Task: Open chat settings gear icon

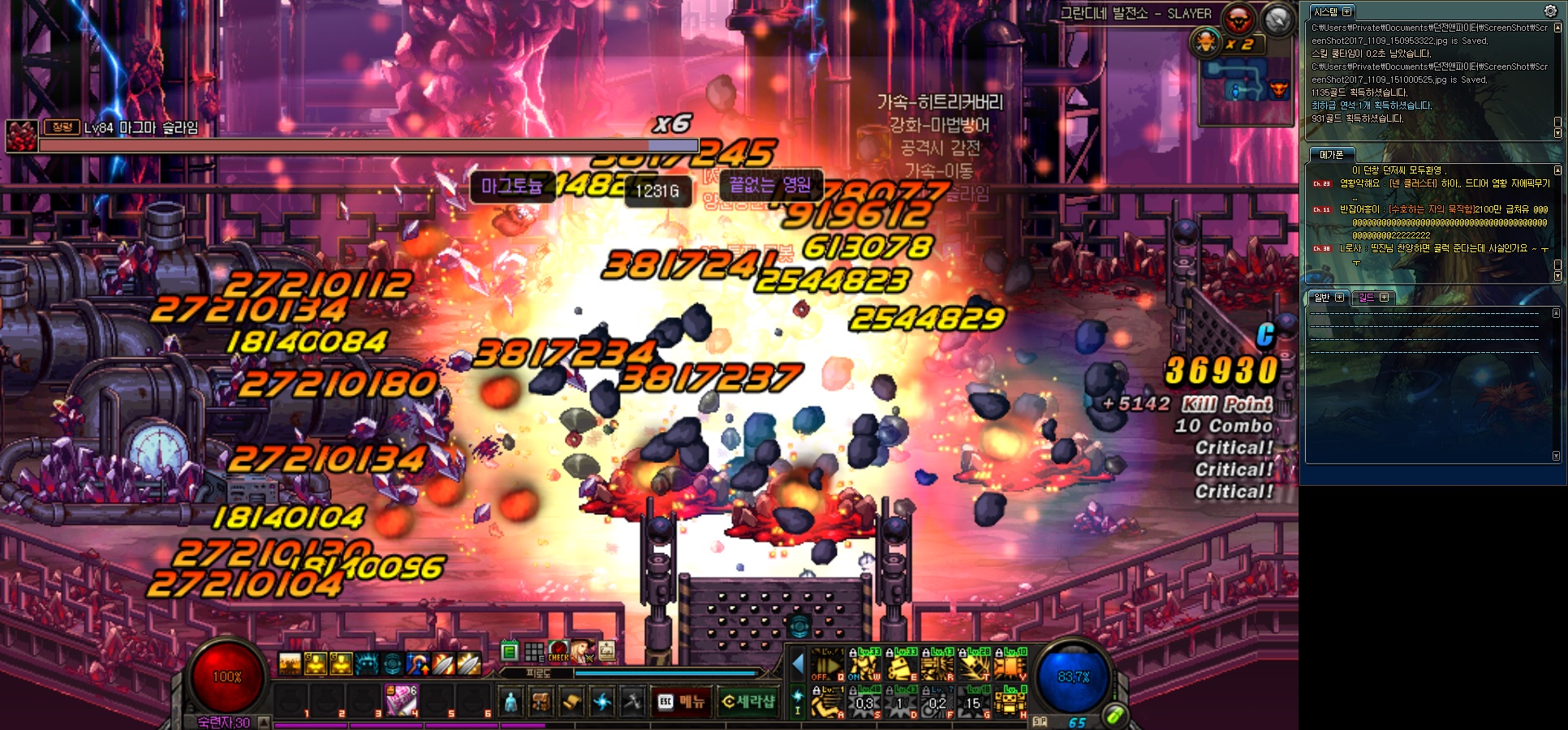Action: coord(1550,11)
